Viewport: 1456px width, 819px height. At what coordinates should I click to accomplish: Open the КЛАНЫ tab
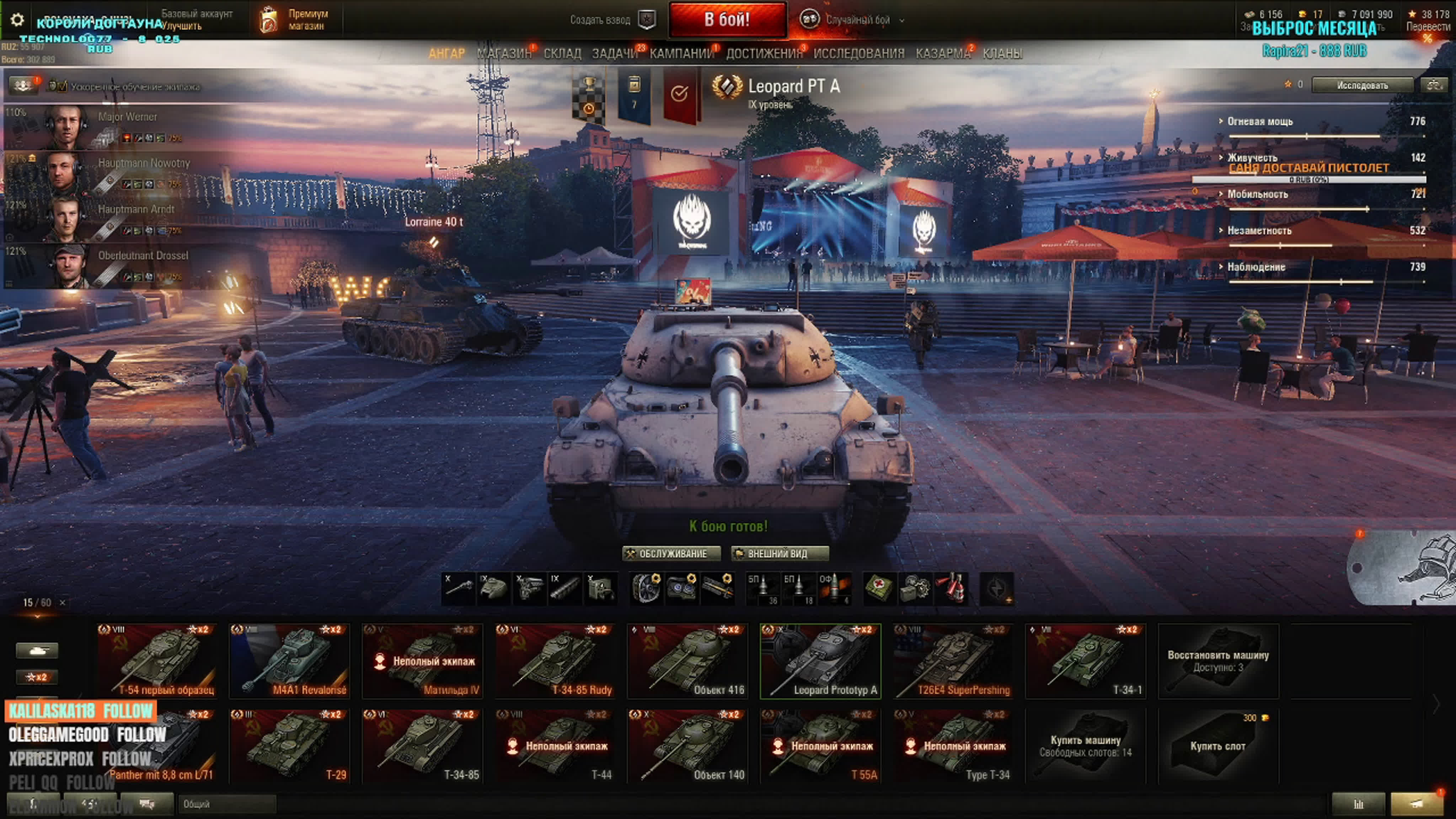tap(1002, 54)
